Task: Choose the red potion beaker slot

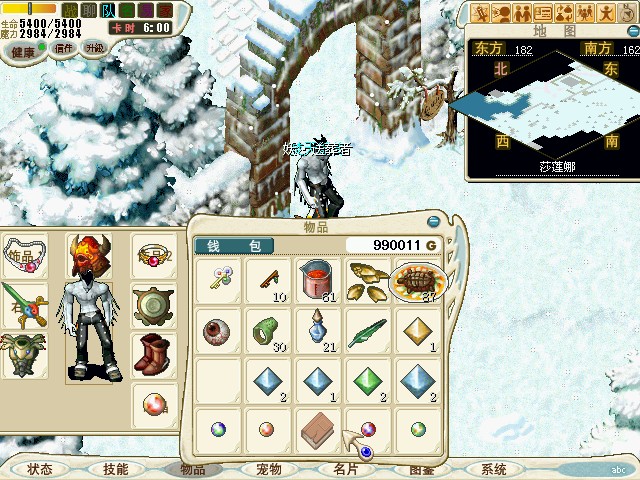Action: coord(318,281)
